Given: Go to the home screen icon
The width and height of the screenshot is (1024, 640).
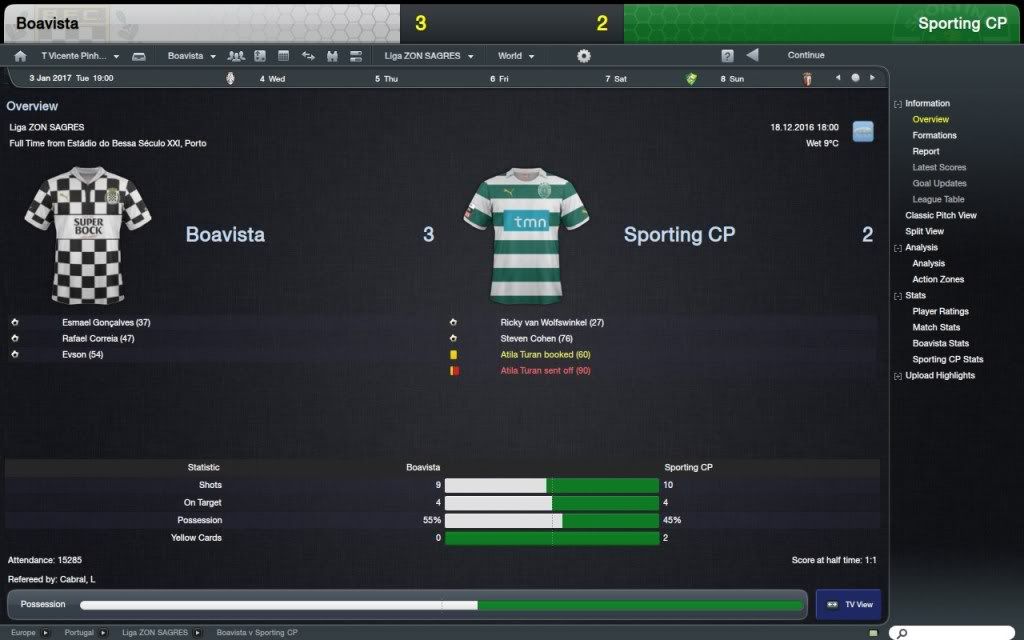Looking at the screenshot, I should tap(20, 56).
